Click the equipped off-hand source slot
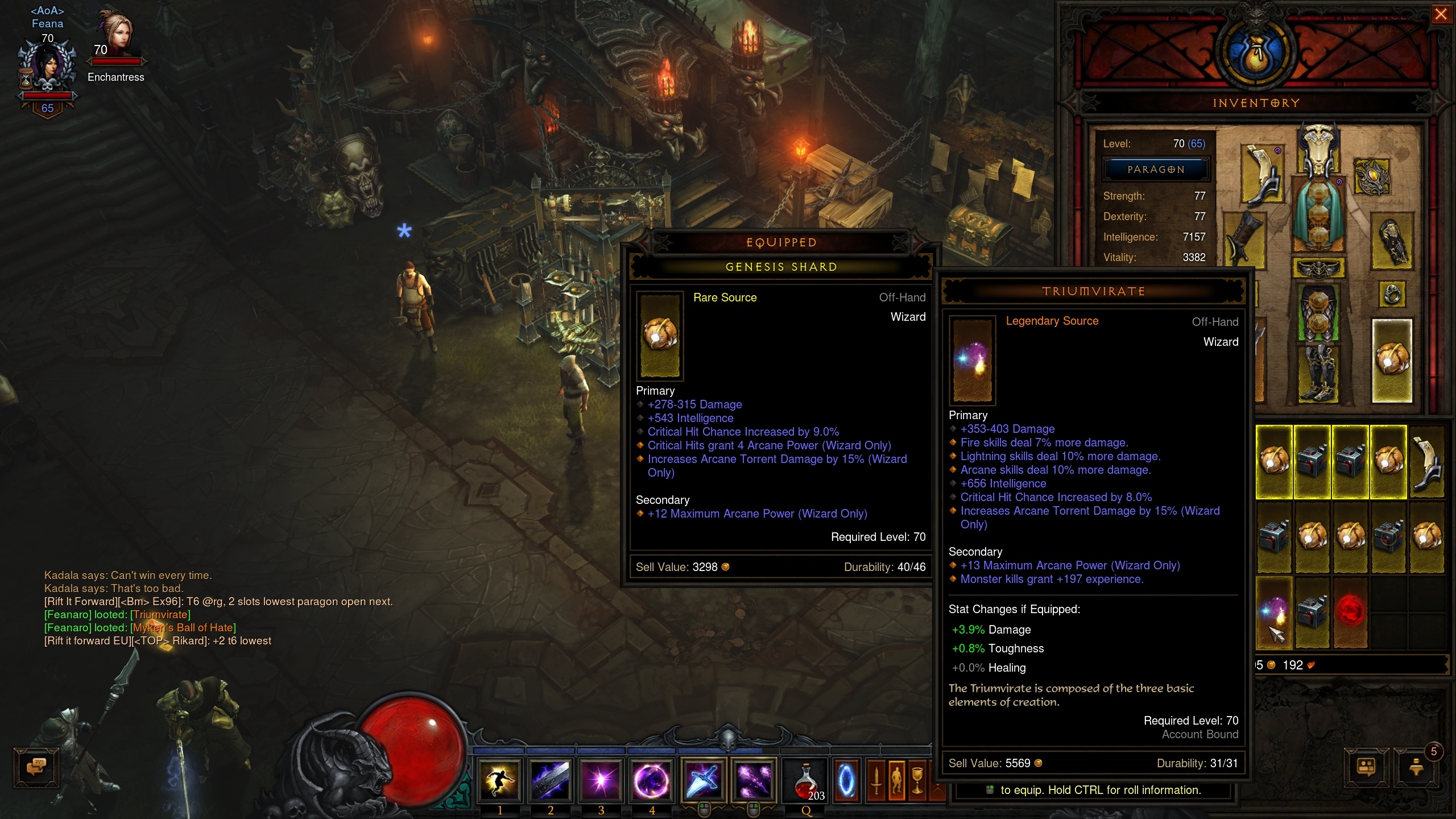The image size is (1456, 819). coord(1392,361)
